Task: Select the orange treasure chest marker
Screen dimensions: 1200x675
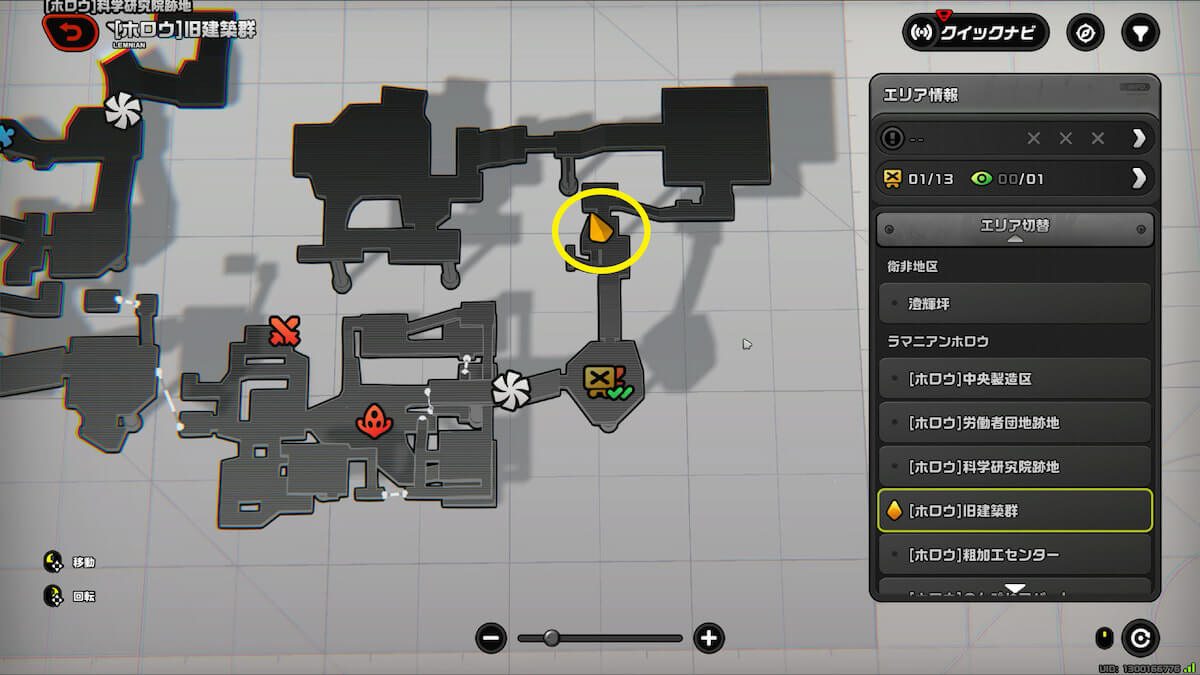Action: 599,379
